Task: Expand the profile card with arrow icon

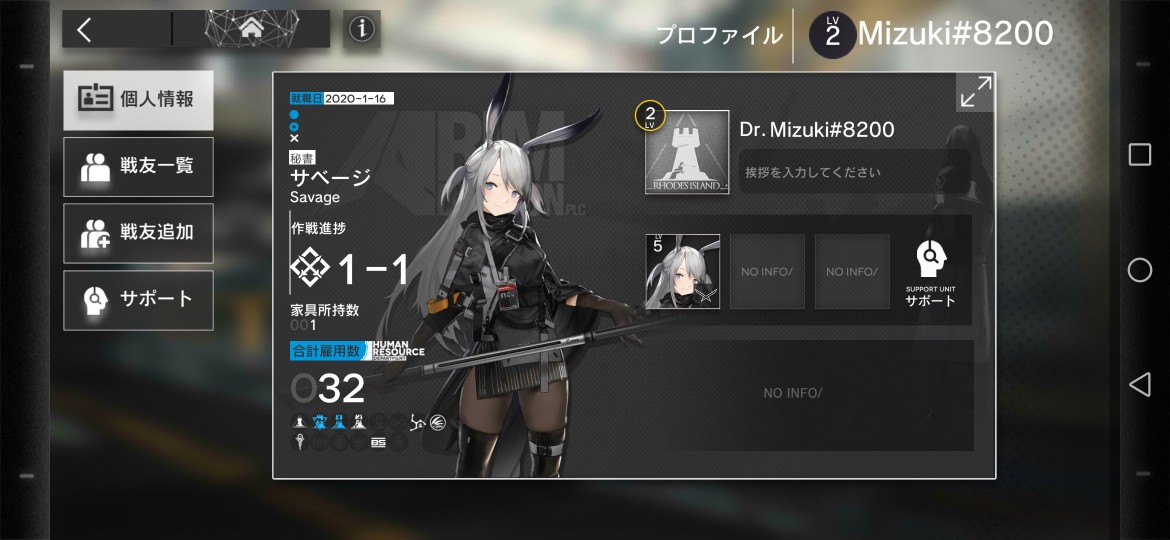Action: pyautogui.click(x=975, y=92)
